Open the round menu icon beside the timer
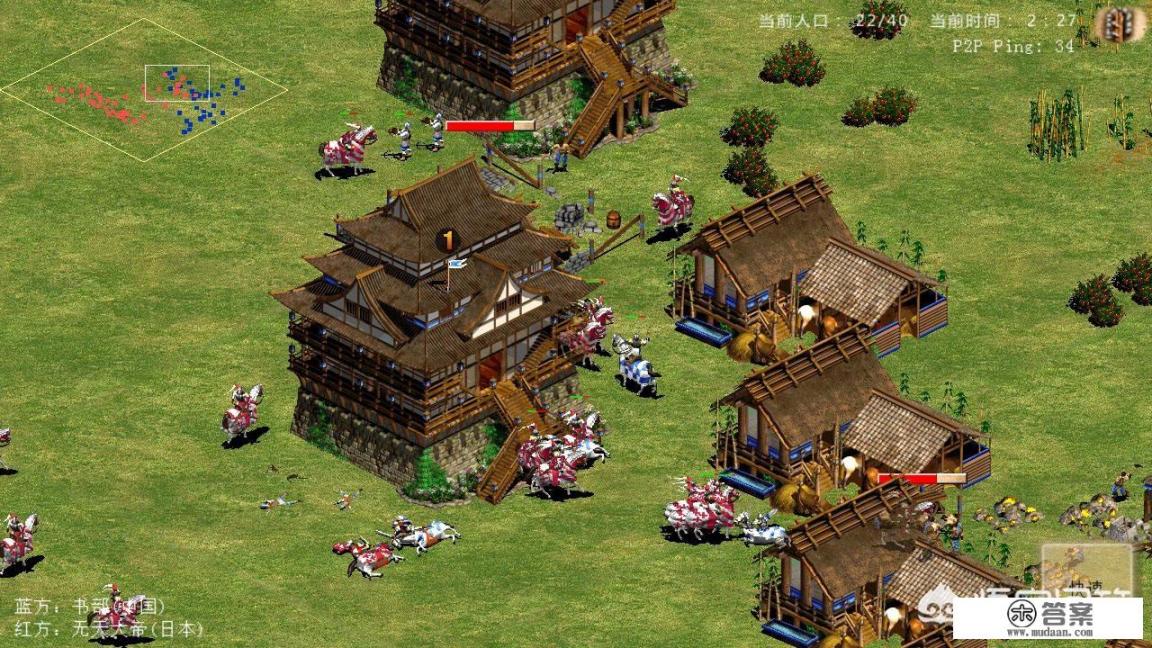 pyautogui.click(x=1119, y=24)
